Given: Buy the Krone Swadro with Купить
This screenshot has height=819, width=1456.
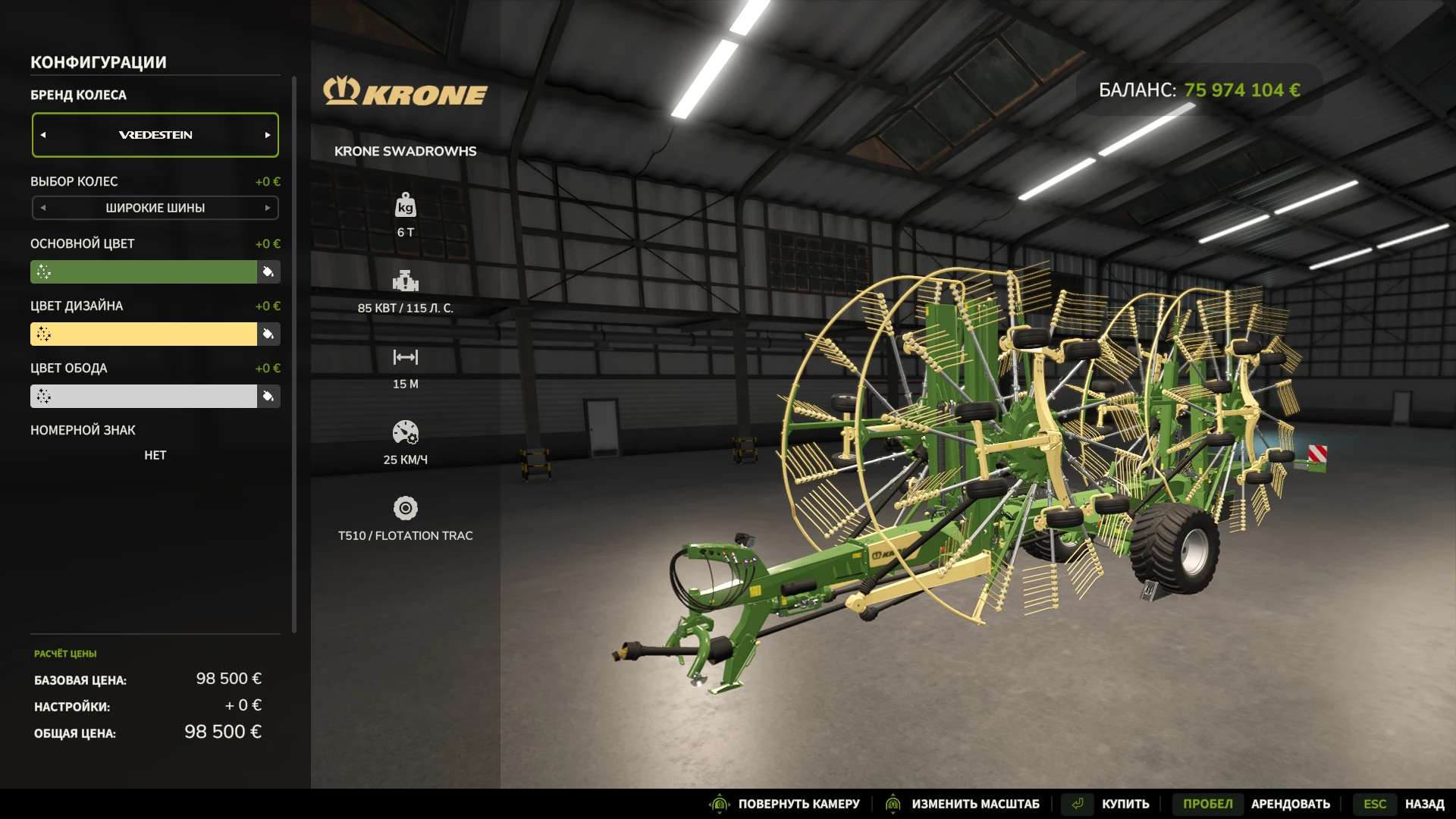Looking at the screenshot, I should 1125,804.
